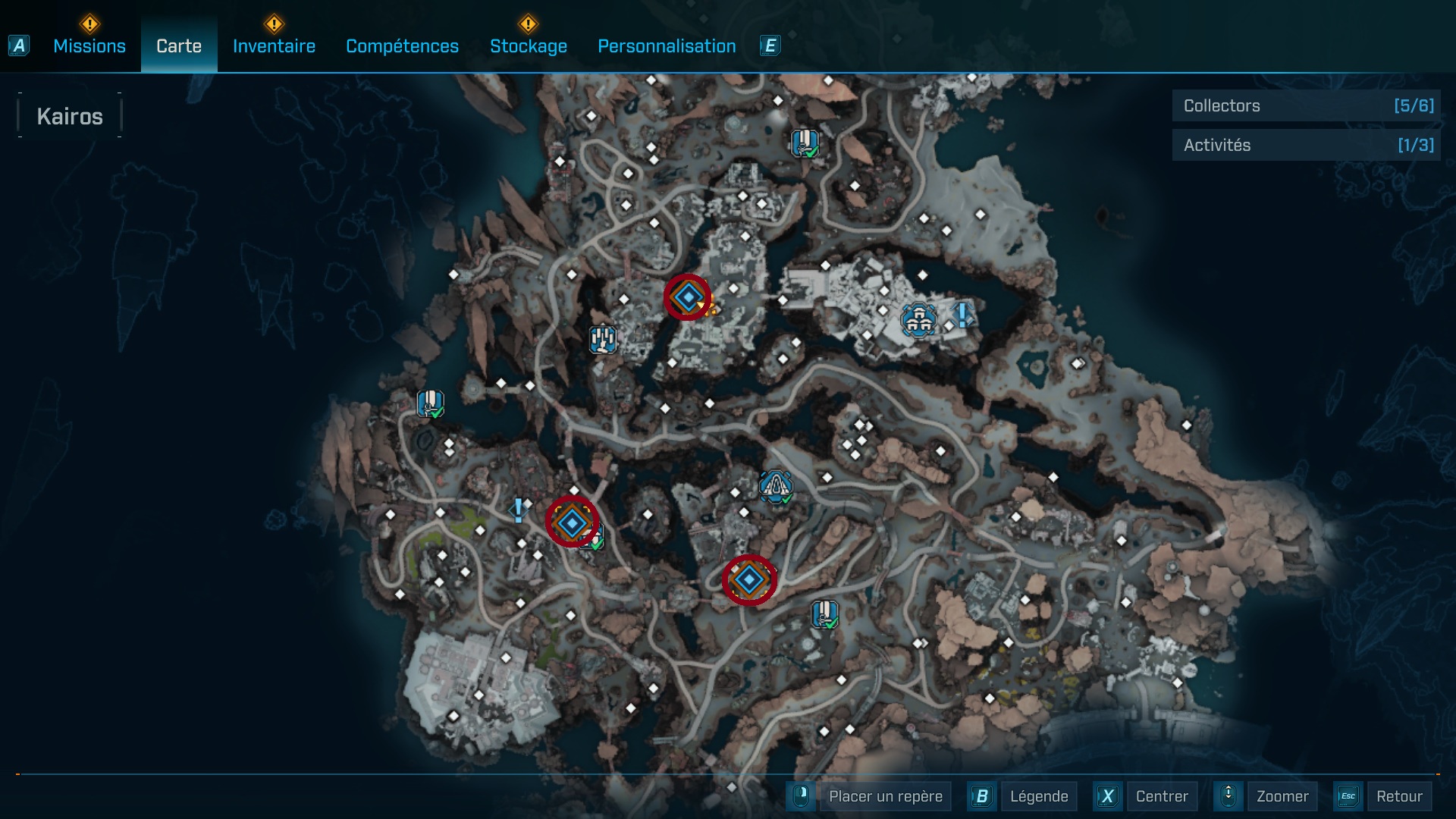Image resolution: width=1456 pixels, height=819 pixels.
Task: Expand the Activités 1/3 panel
Action: coord(1306,145)
